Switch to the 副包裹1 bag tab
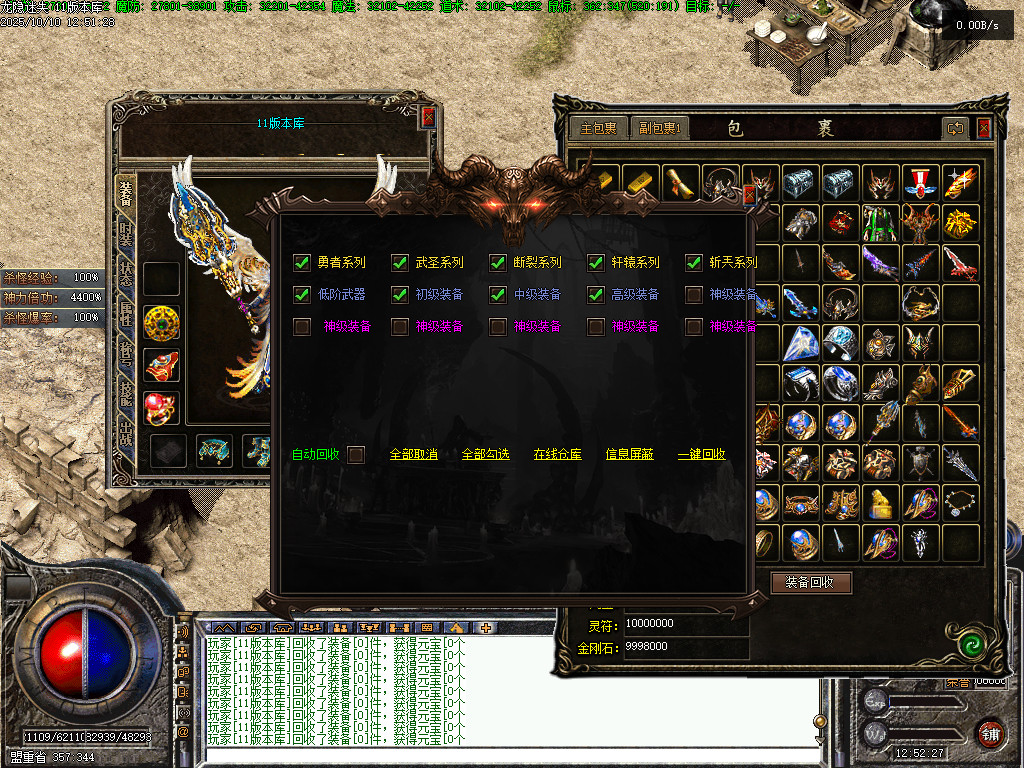1024x768 pixels. (x=661, y=128)
